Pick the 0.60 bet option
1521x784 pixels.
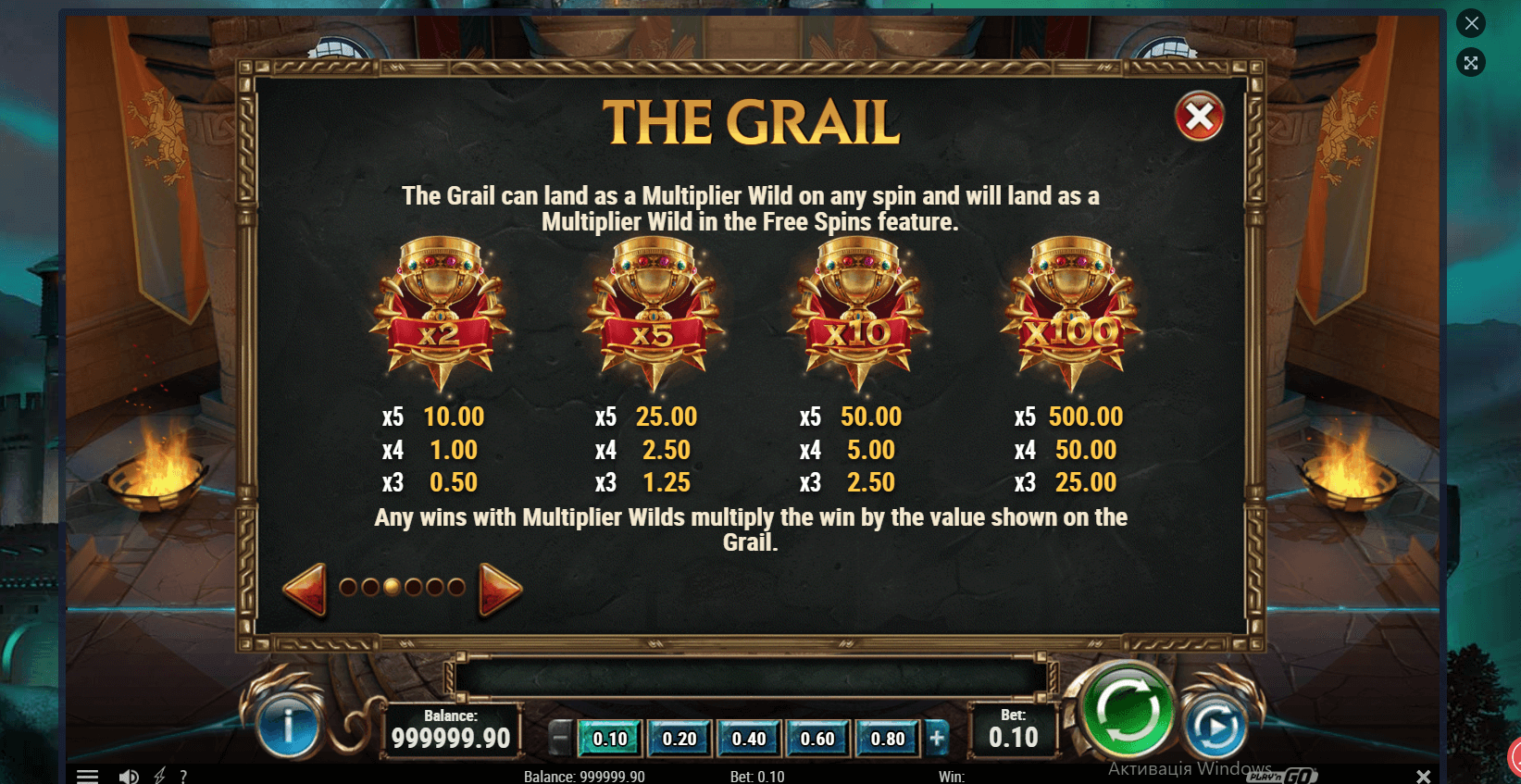817,739
